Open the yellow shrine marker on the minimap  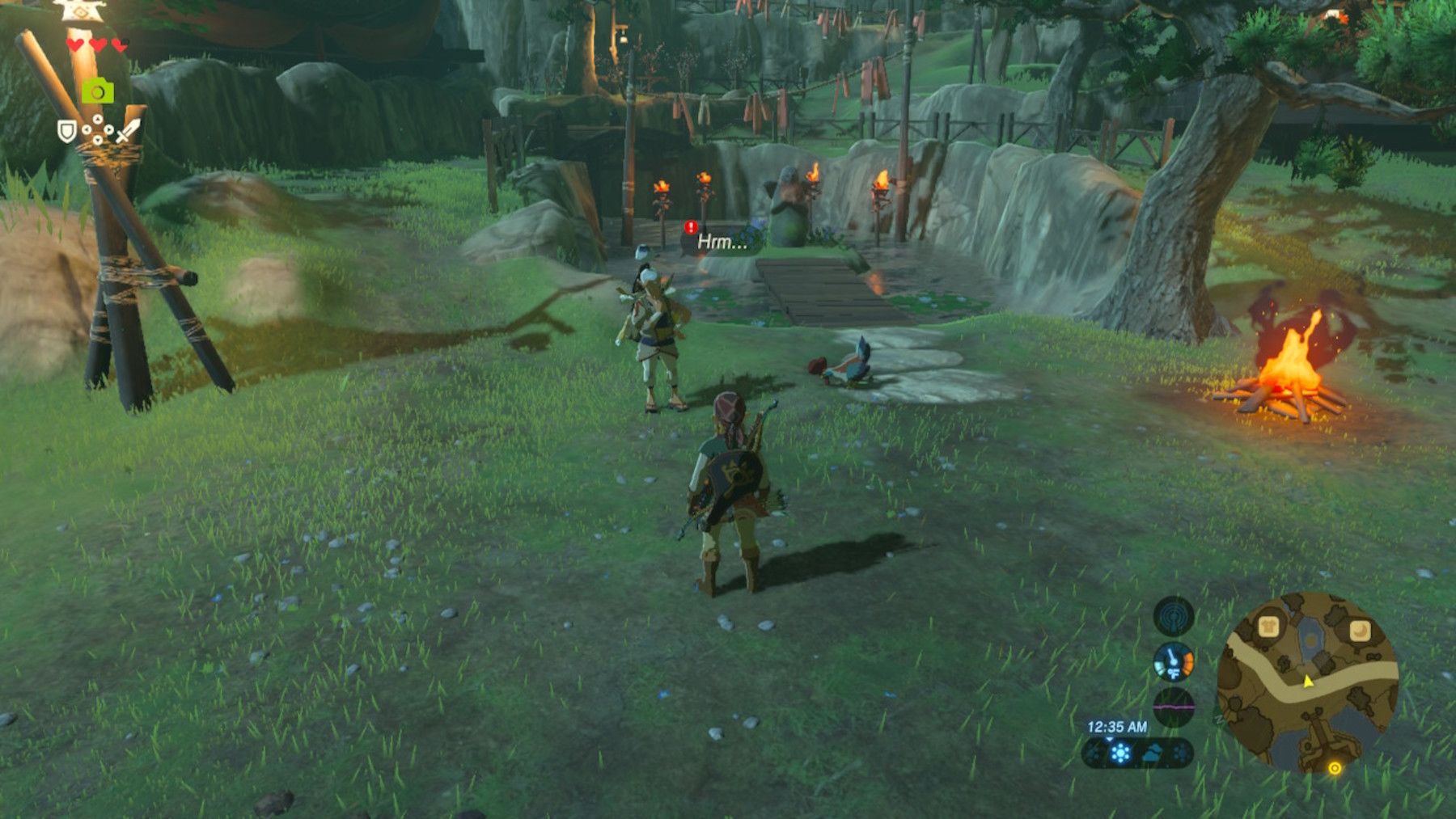(1335, 769)
